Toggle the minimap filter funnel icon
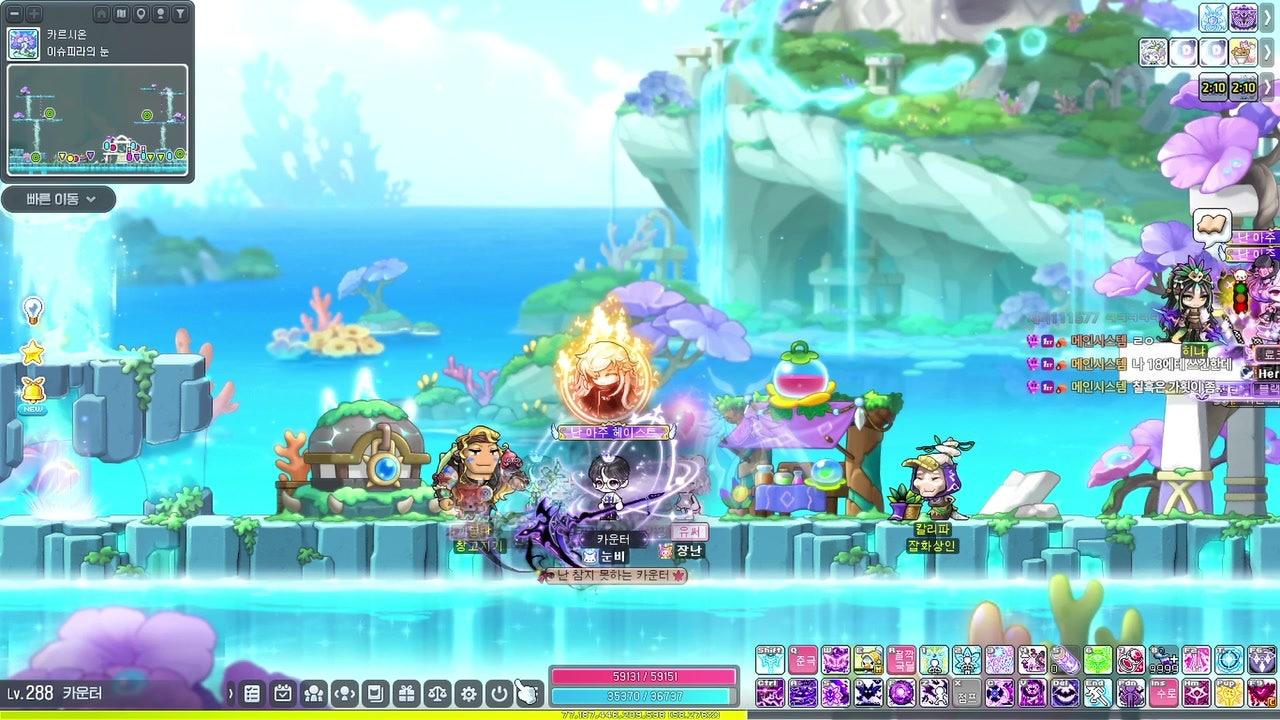The height and width of the screenshot is (720, 1280). click(x=179, y=14)
